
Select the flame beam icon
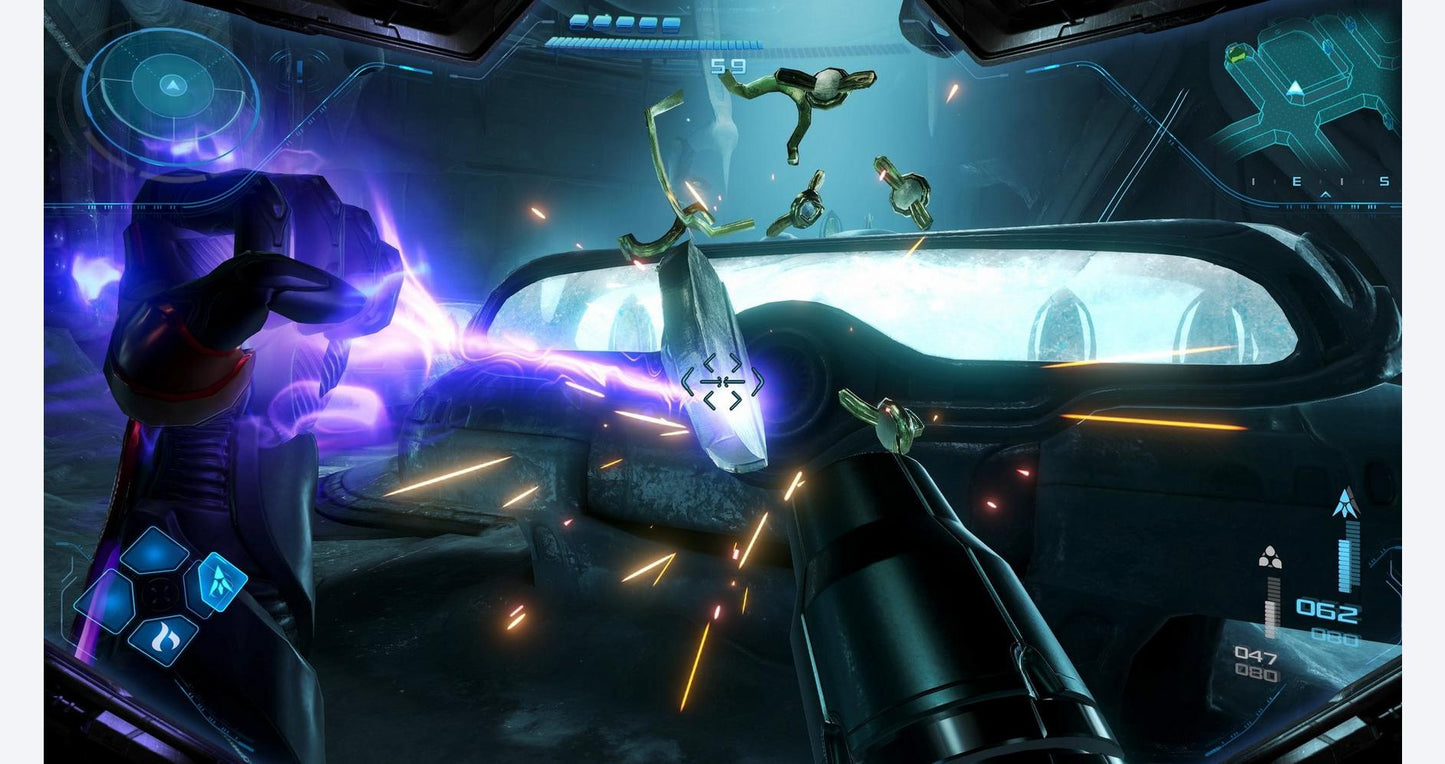(x=164, y=636)
